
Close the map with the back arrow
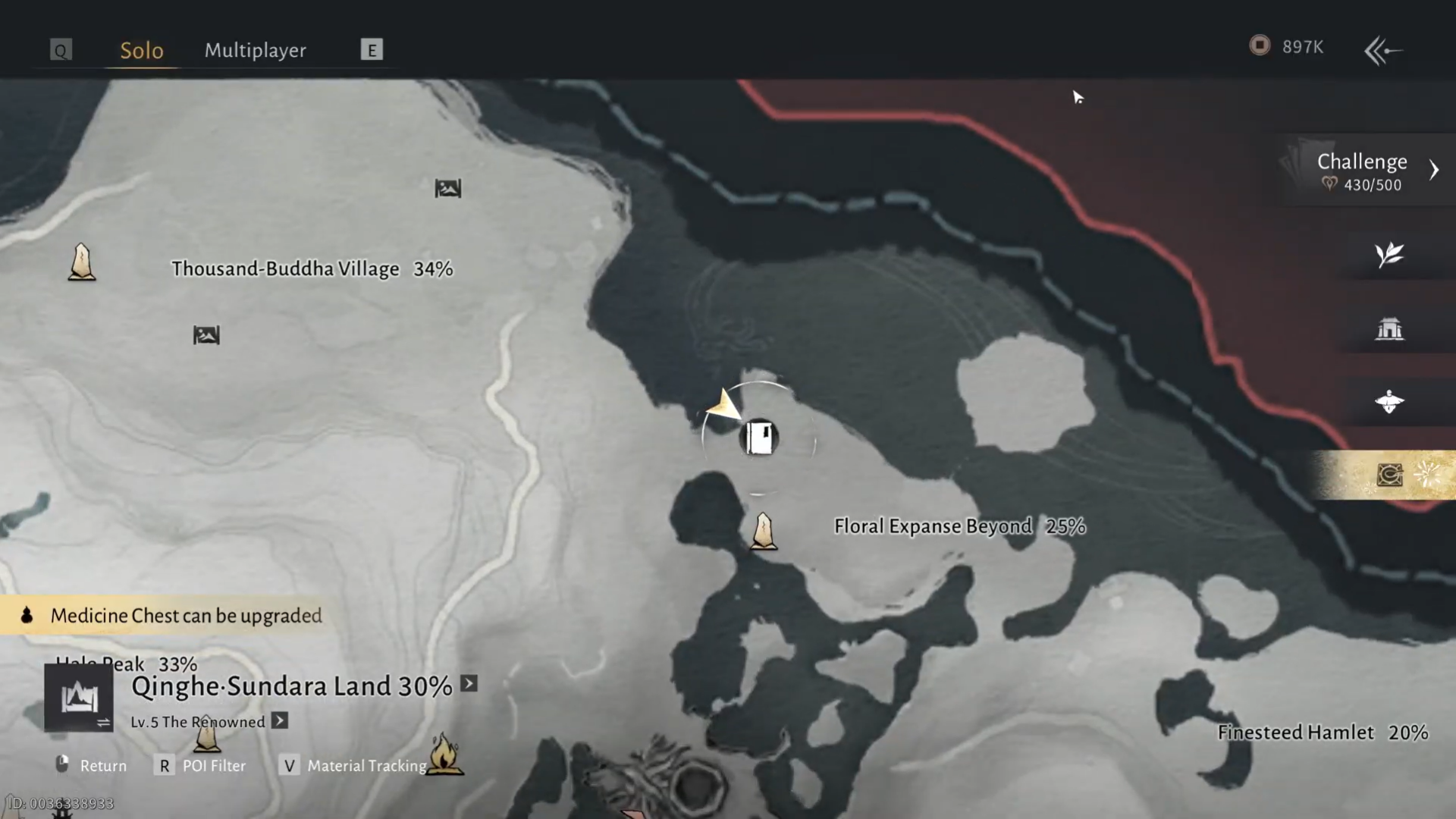tap(1383, 51)
